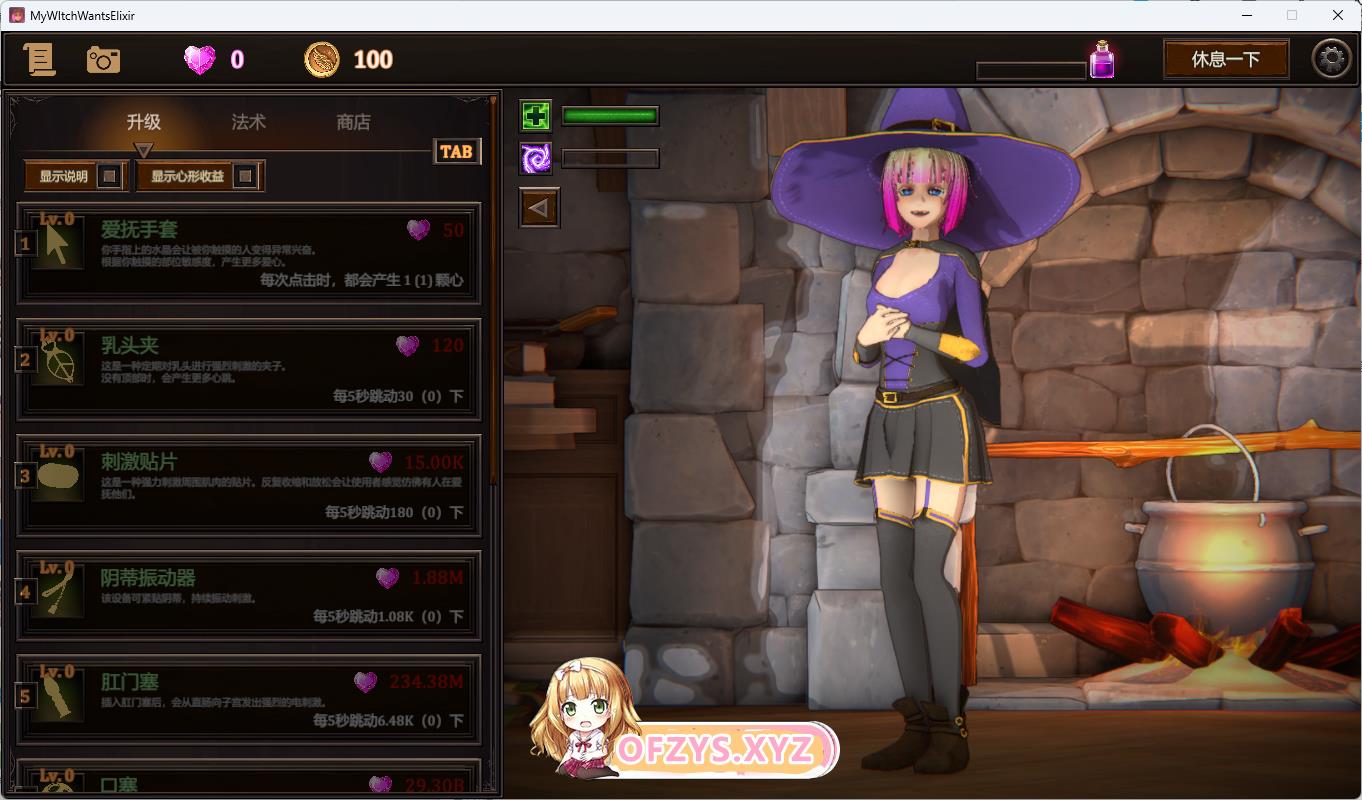
Task: Activate the purple swirl spell icon
Action: click(x=536, y=158)
